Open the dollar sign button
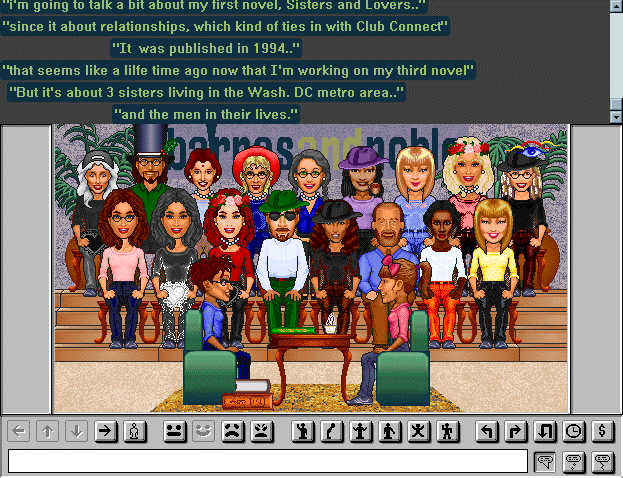This screenshot has width=623, height=478. tap(603, 432)
